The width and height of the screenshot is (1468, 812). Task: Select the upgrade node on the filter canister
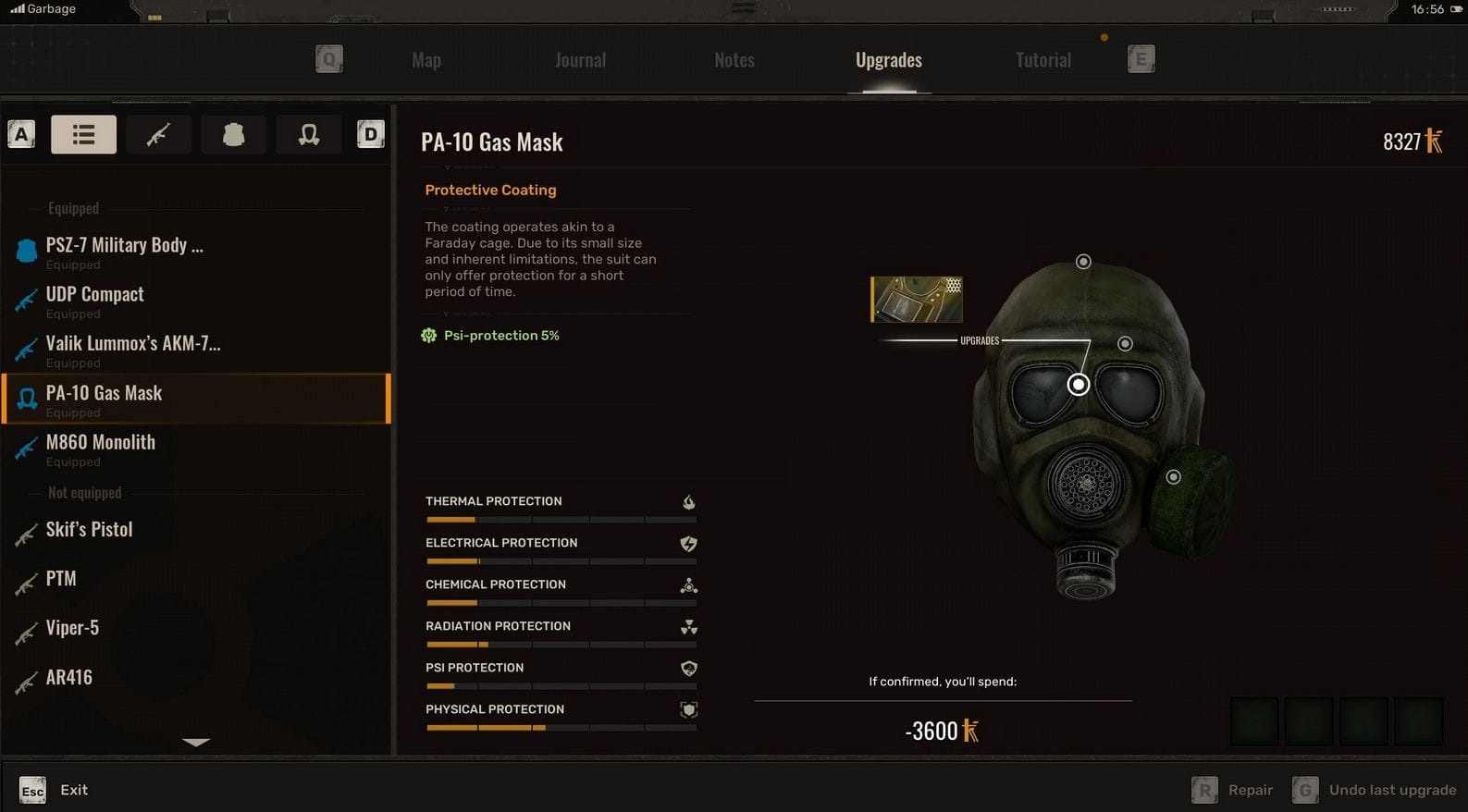[x=1173, y=477]
